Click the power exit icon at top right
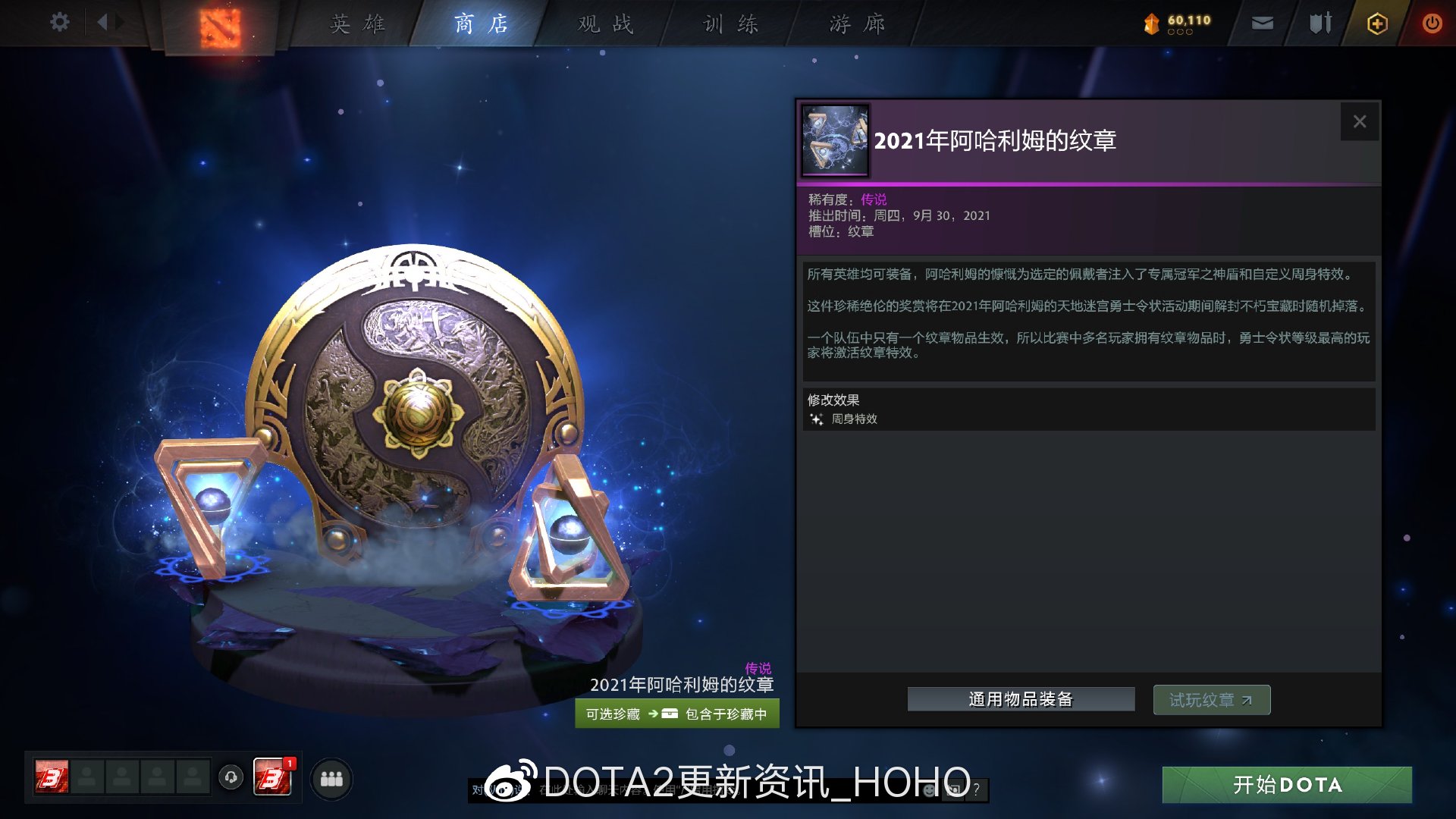The width and height of the screenshot is (1456, 819). point(1432,24)
